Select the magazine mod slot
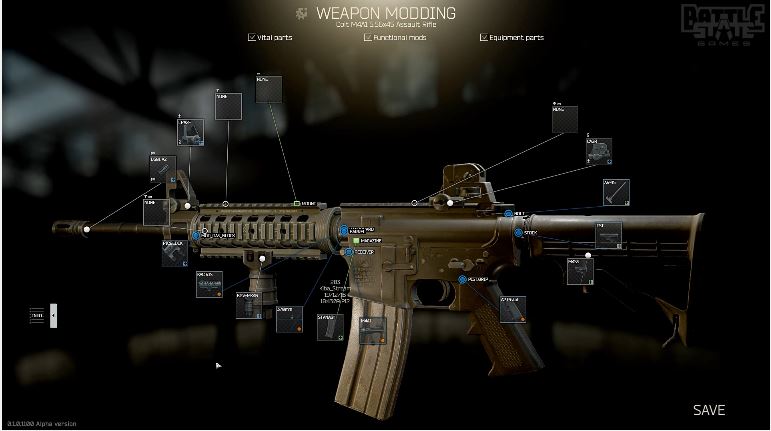Image resolution: width=771 pixels, height=431 pixels. coord(371,331)
